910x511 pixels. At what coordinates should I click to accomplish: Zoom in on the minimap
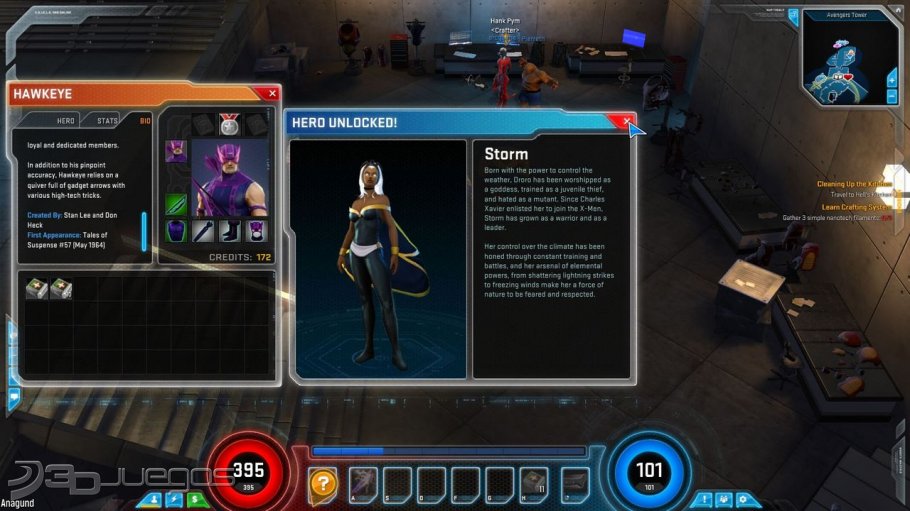[890, 79]
